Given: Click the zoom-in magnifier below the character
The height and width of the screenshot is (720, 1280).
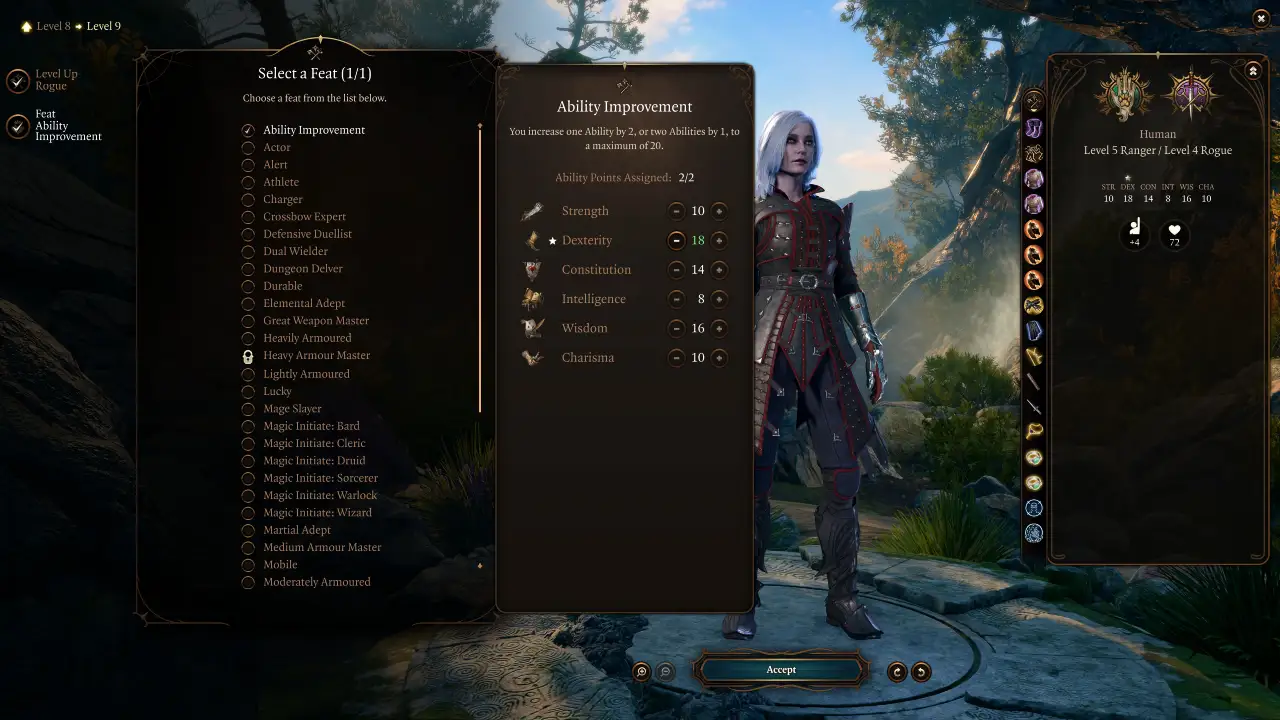Looking at the screenshot, I should tap(640, 672).
